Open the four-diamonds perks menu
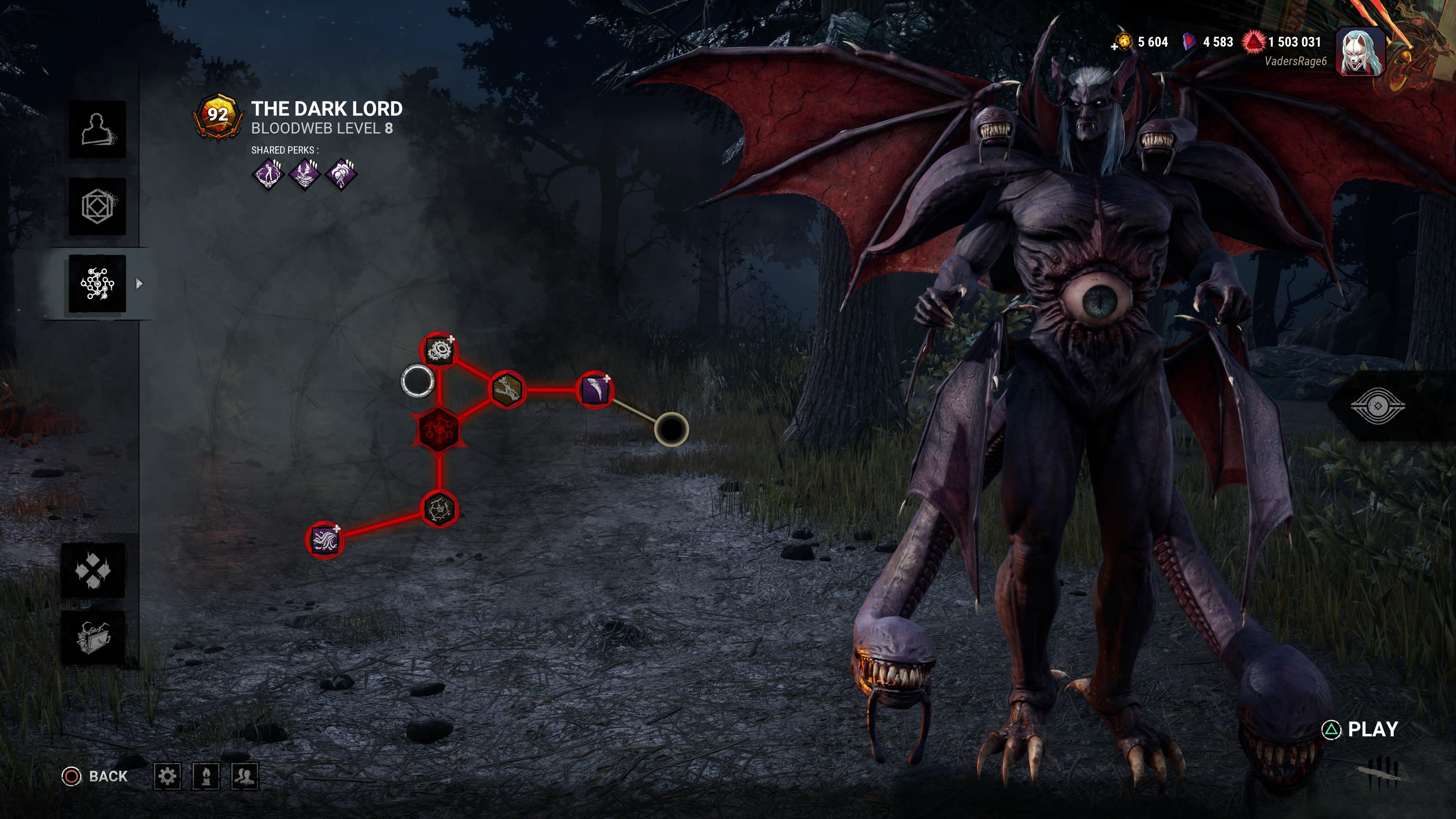The height and width of the screenshot is (819, 1456). point(93,570)
